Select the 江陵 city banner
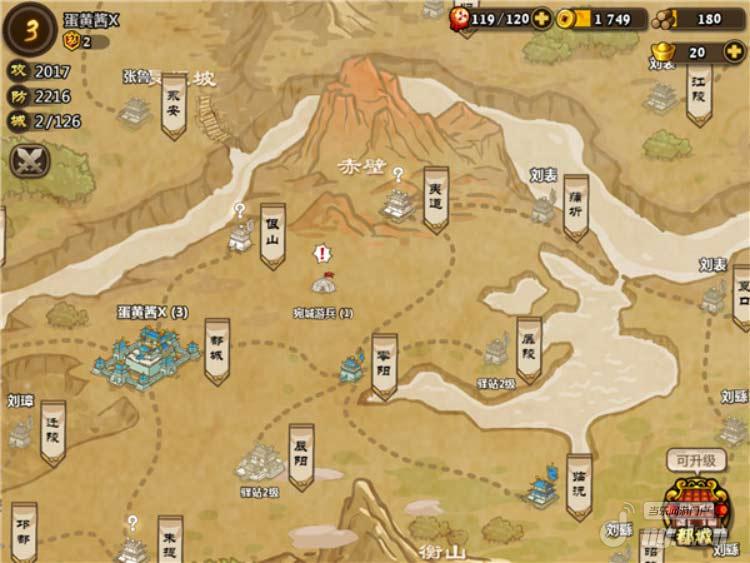 pos(699,95)
